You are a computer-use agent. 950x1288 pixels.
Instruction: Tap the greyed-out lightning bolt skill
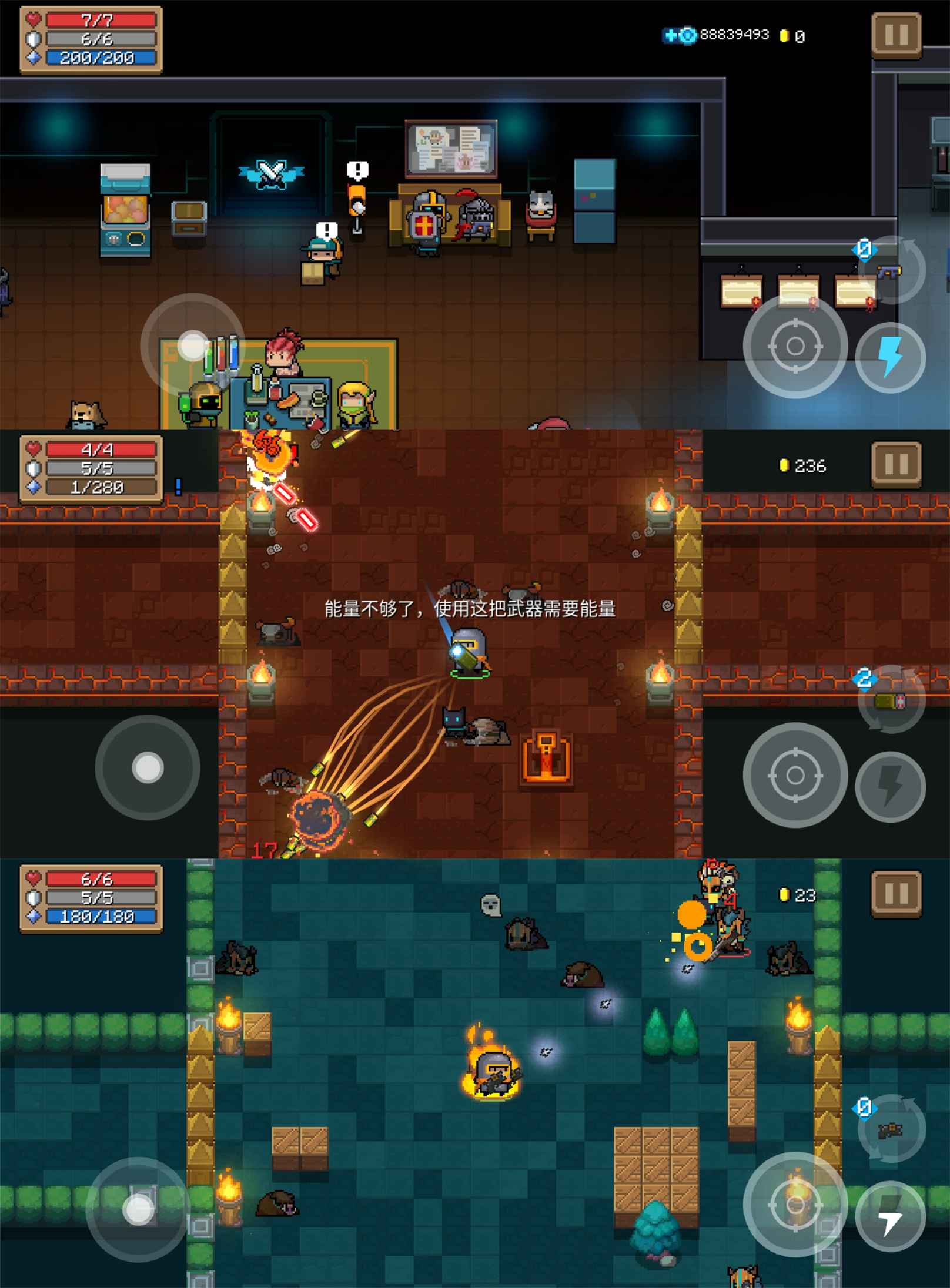pyautogui.click(x=890, y=786)
